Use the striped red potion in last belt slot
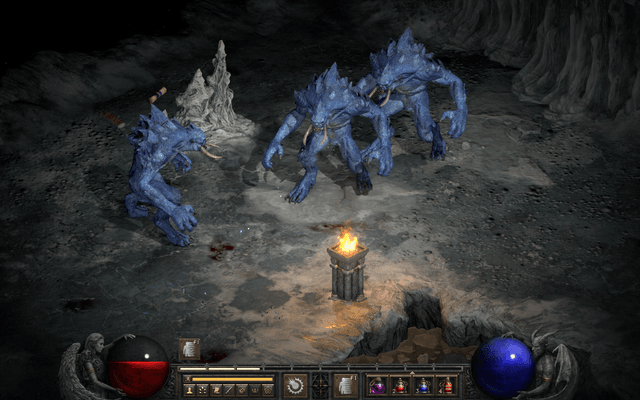This screenshot has height=400, width=640. coord(445,386)
